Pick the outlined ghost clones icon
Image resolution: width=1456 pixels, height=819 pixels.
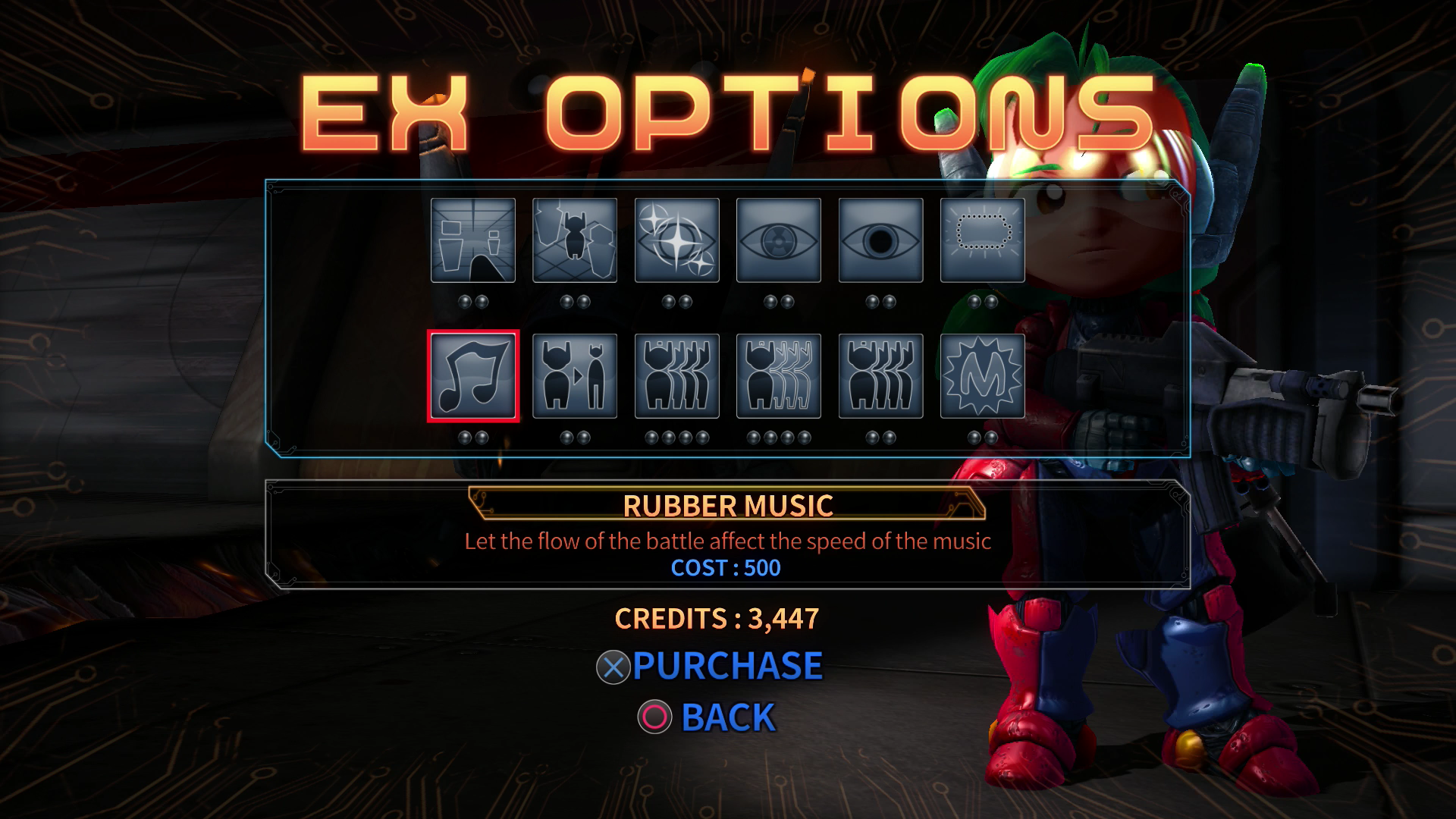pos(779,376)
